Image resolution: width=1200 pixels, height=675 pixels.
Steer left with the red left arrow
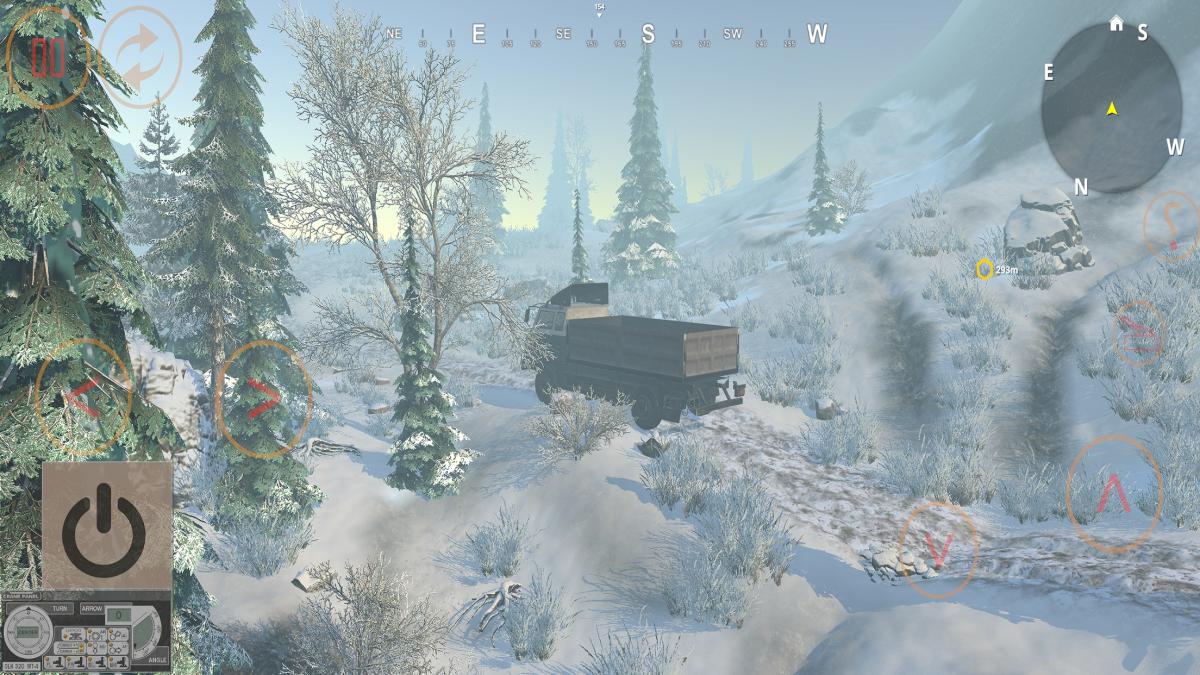tap(83, 397)
